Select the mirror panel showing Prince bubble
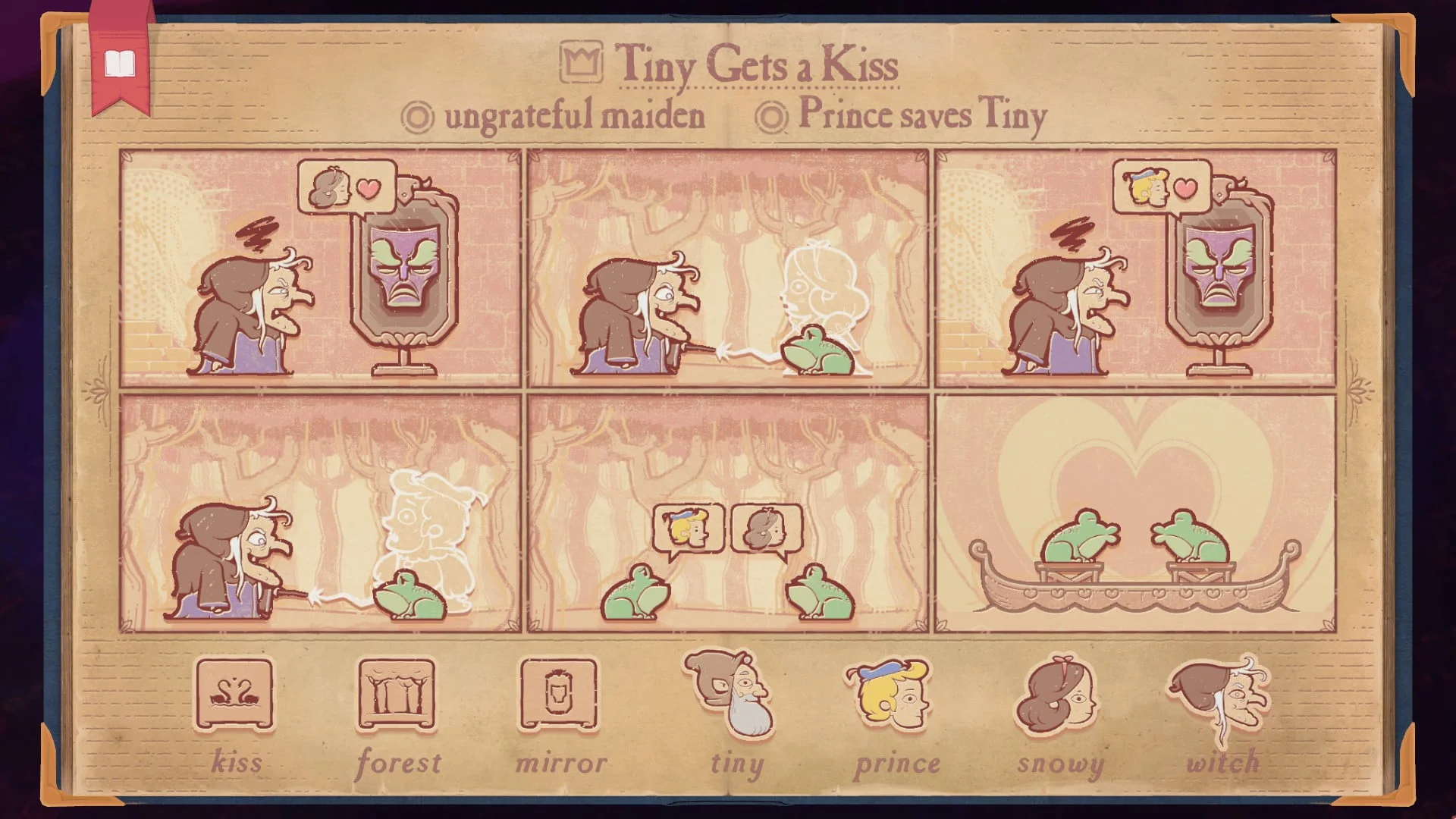 (1135, 268)
